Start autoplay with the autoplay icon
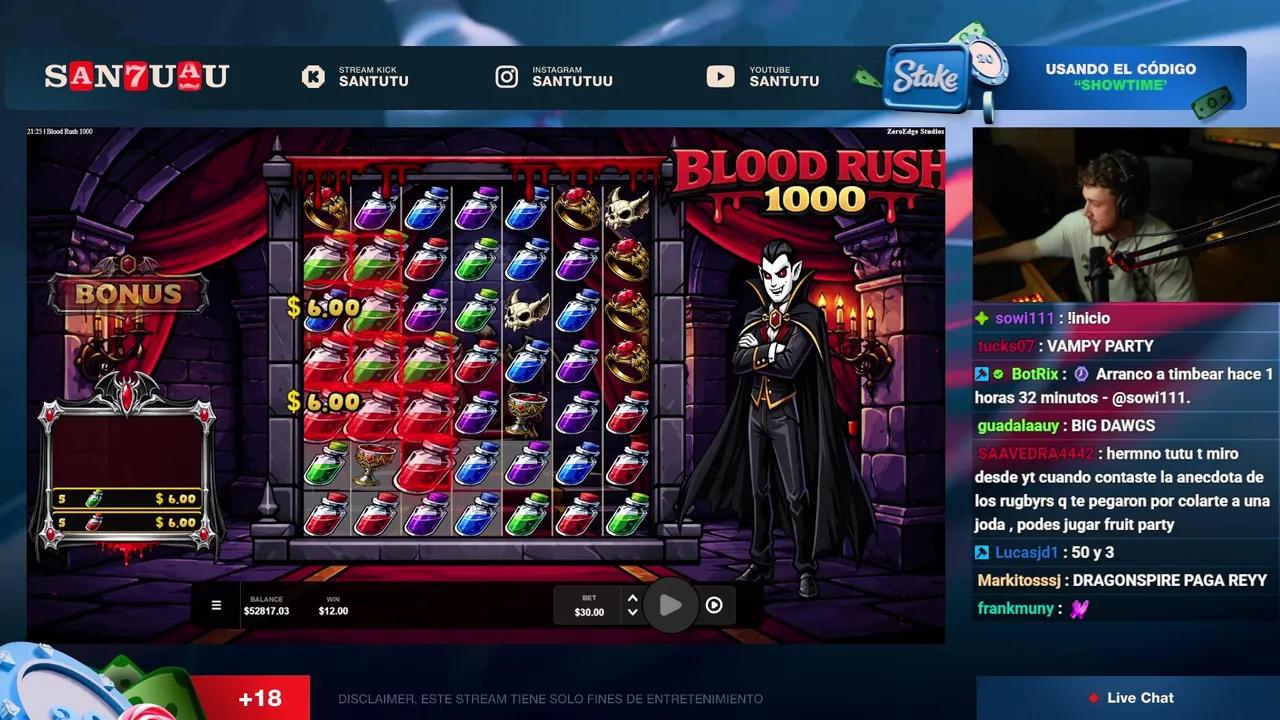 click(x=714, y=604)
